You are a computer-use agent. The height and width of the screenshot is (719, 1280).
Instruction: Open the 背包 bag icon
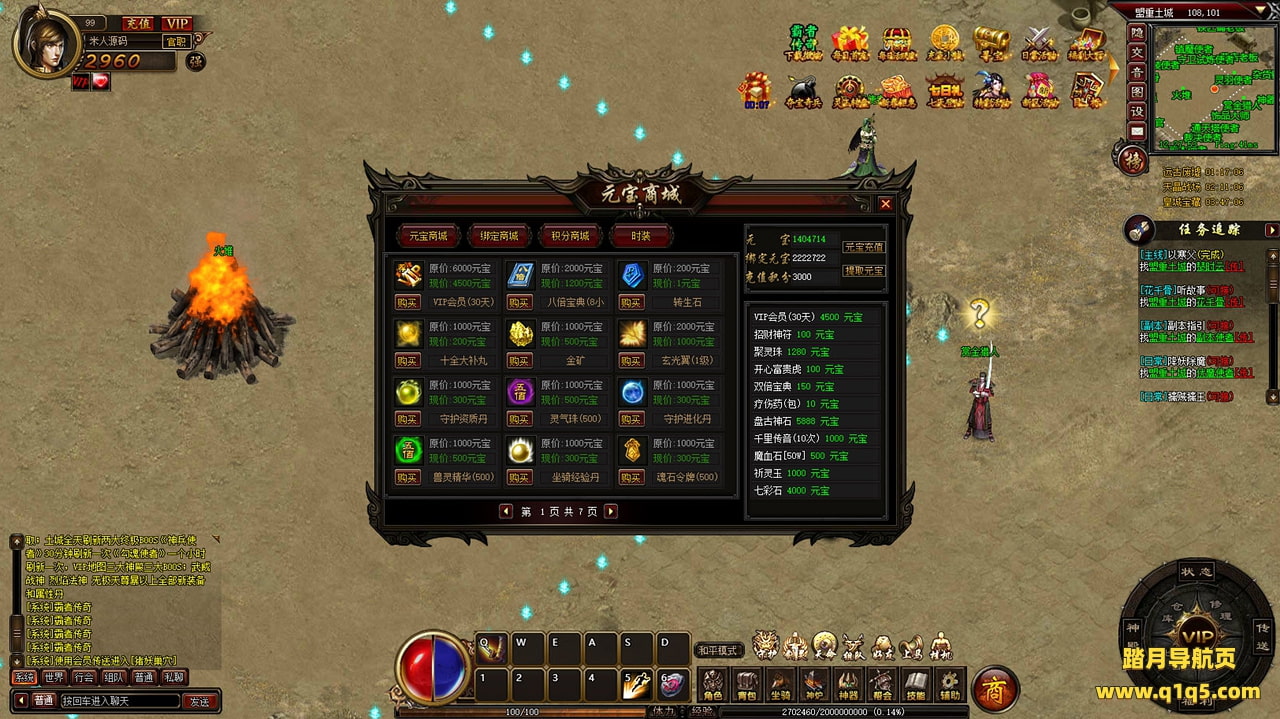pos(746,685)
